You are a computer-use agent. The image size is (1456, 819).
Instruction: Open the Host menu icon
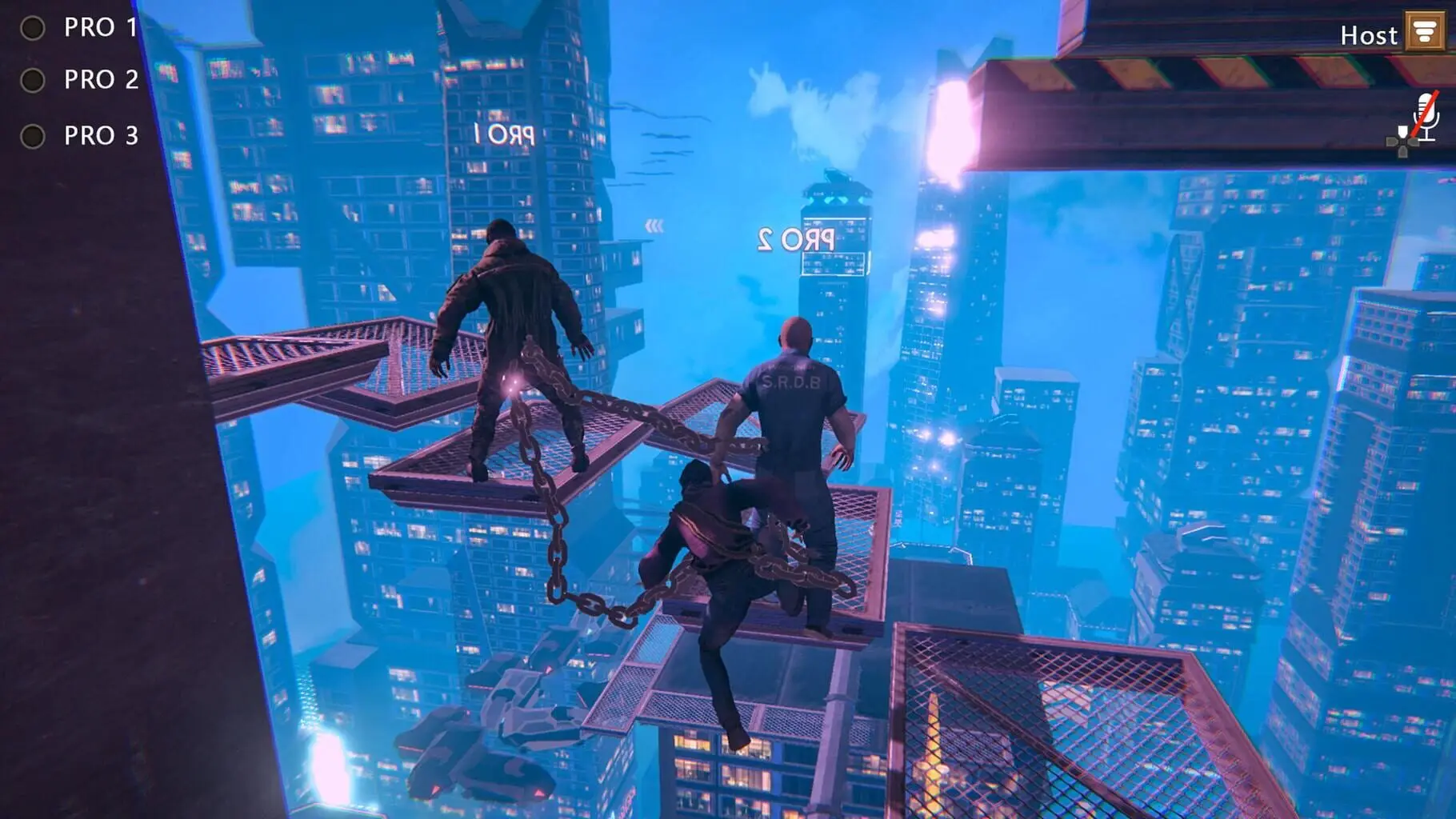pyautogui.click(x=1425, y=33)
